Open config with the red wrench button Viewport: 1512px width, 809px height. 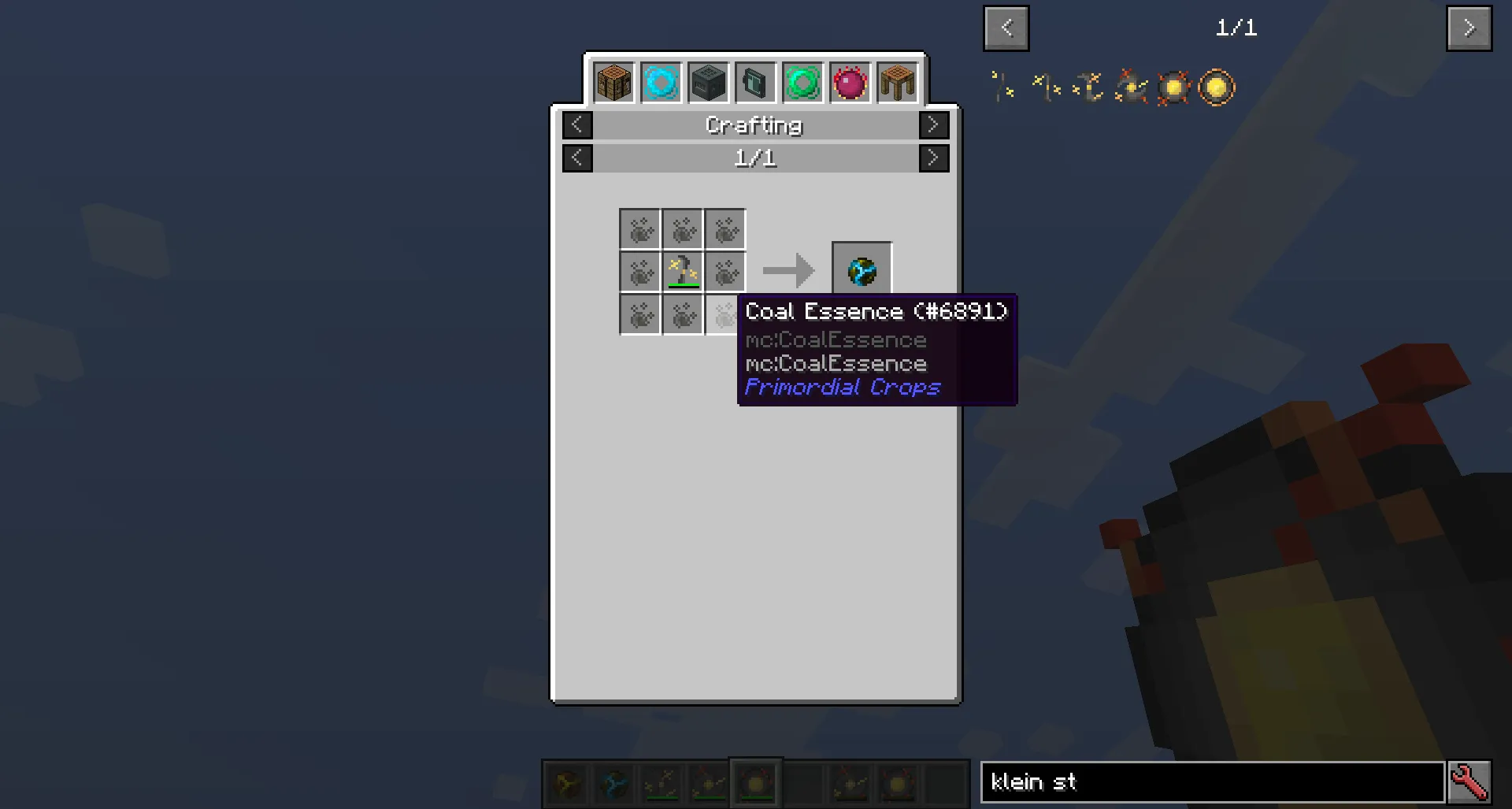tap(1469, 782)
